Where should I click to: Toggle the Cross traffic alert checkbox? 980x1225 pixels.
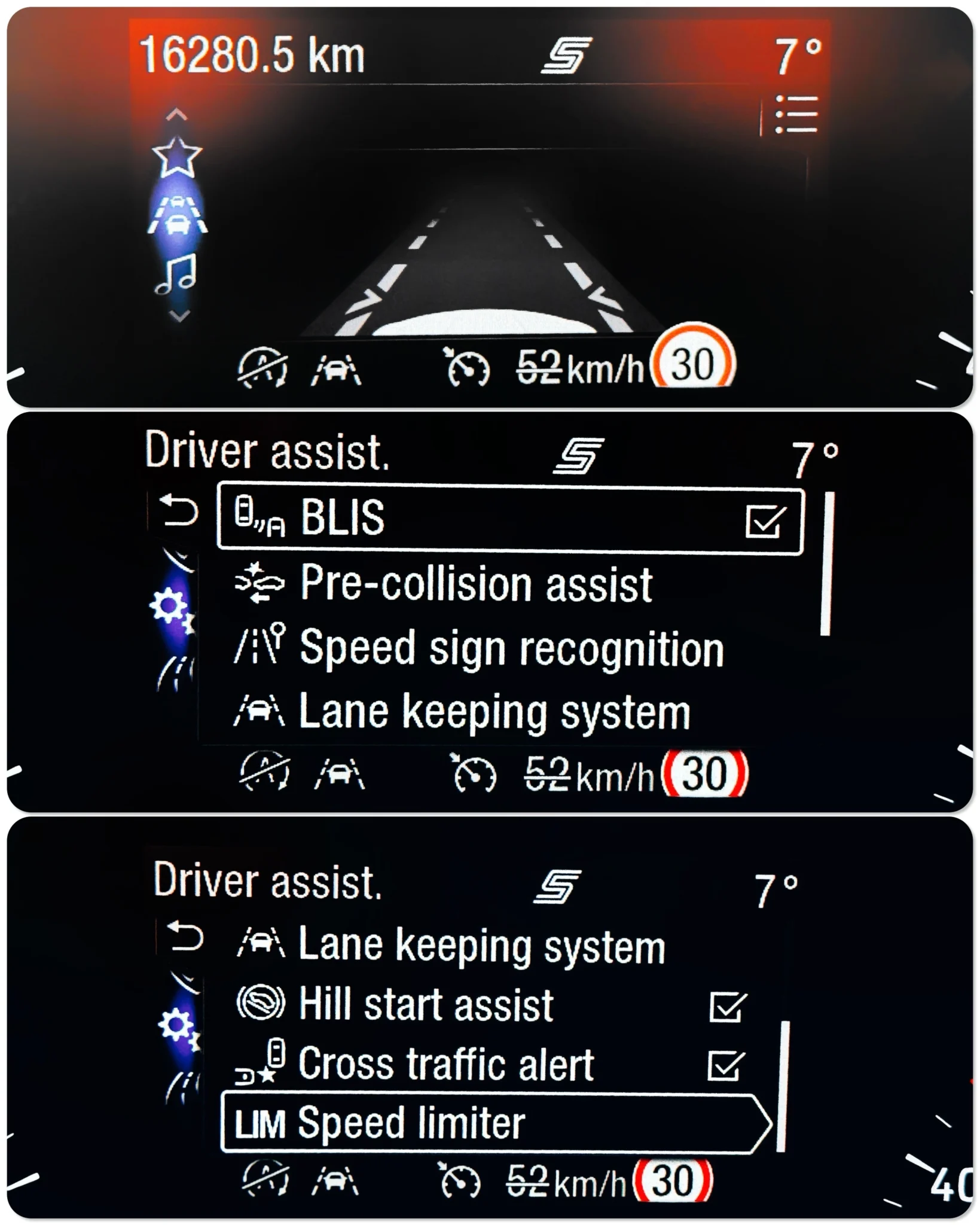[725, 1066]
